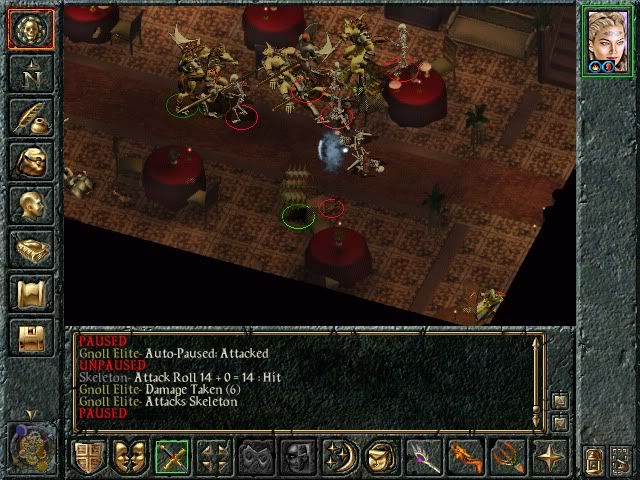Image resolution: width=640 pixels, height=480 pixels.
Task: Open the options chest icon
Action: click(31, 337)
